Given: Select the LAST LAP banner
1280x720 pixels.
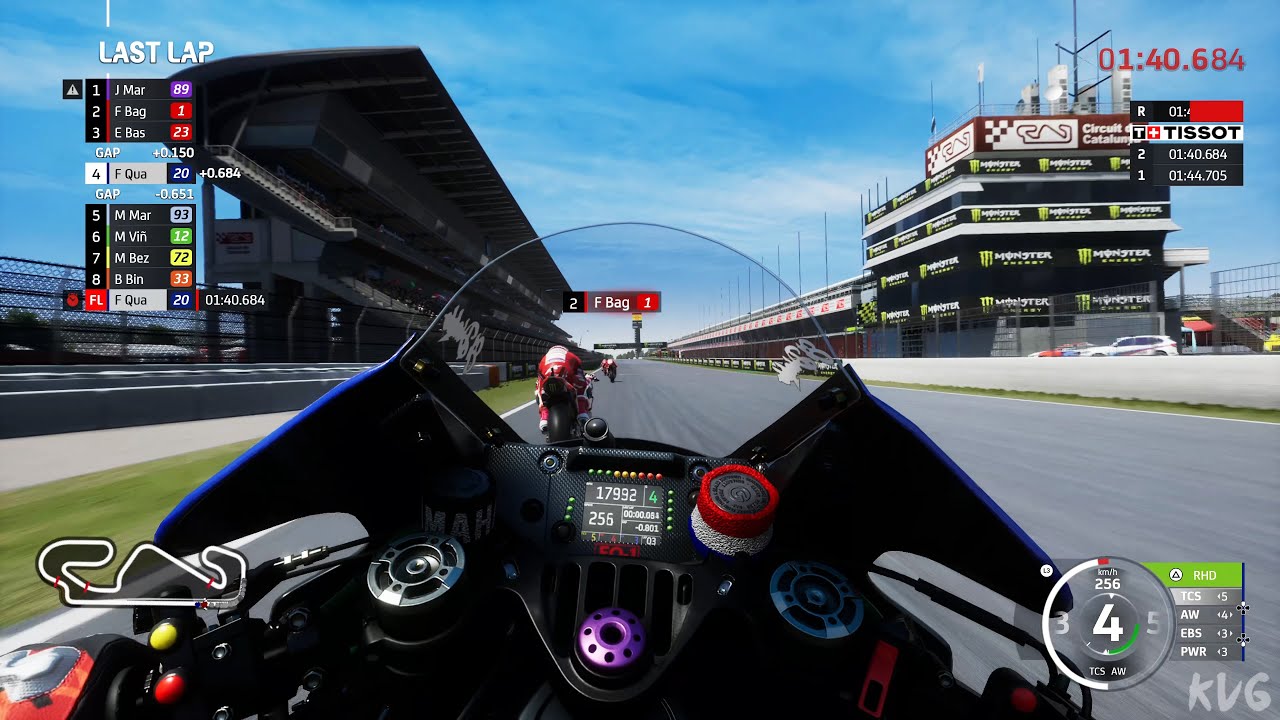Looking at the screenshot, I should [156, 53].
